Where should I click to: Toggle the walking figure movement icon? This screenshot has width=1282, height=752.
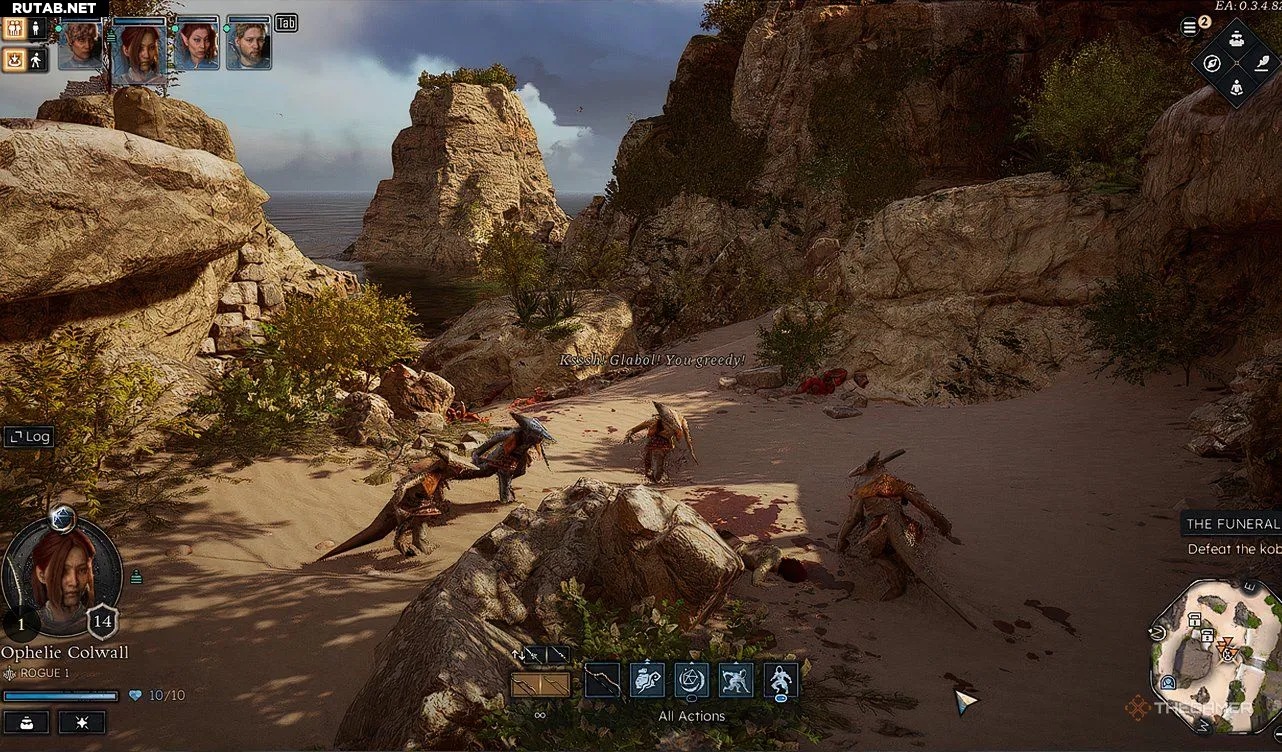point(37,61)
